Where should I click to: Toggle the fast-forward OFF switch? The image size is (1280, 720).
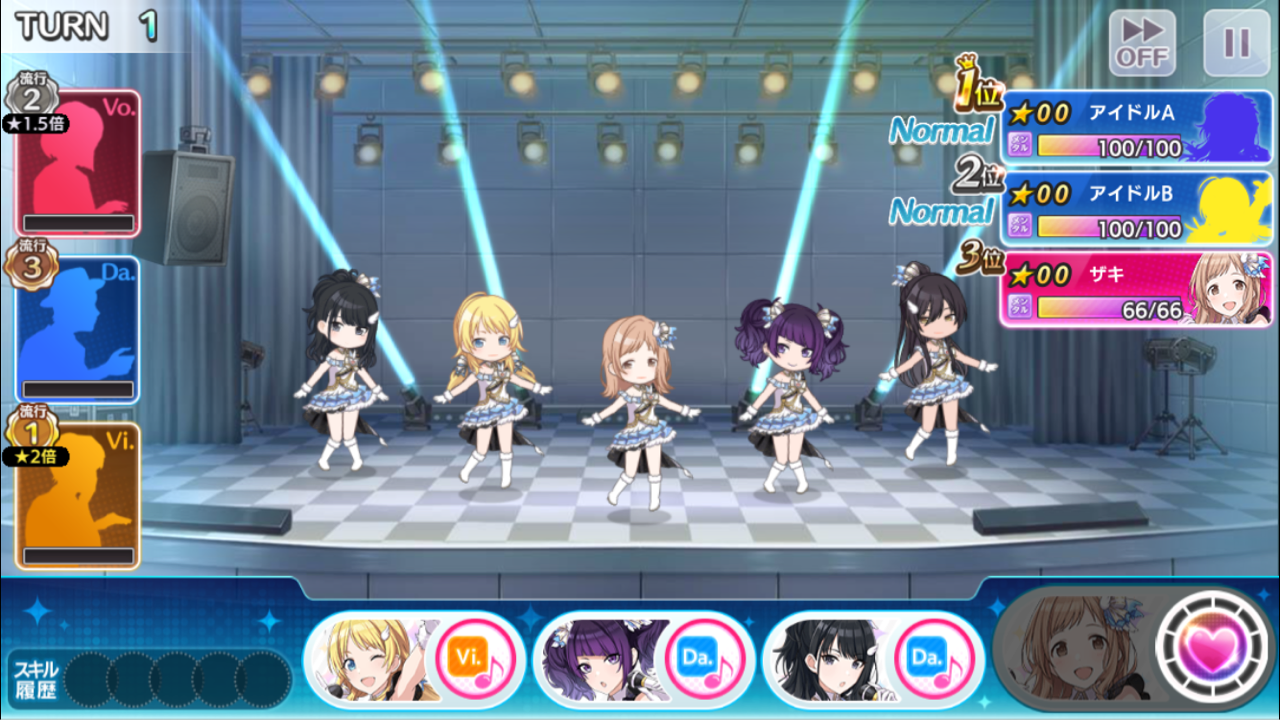[1140, 40]
